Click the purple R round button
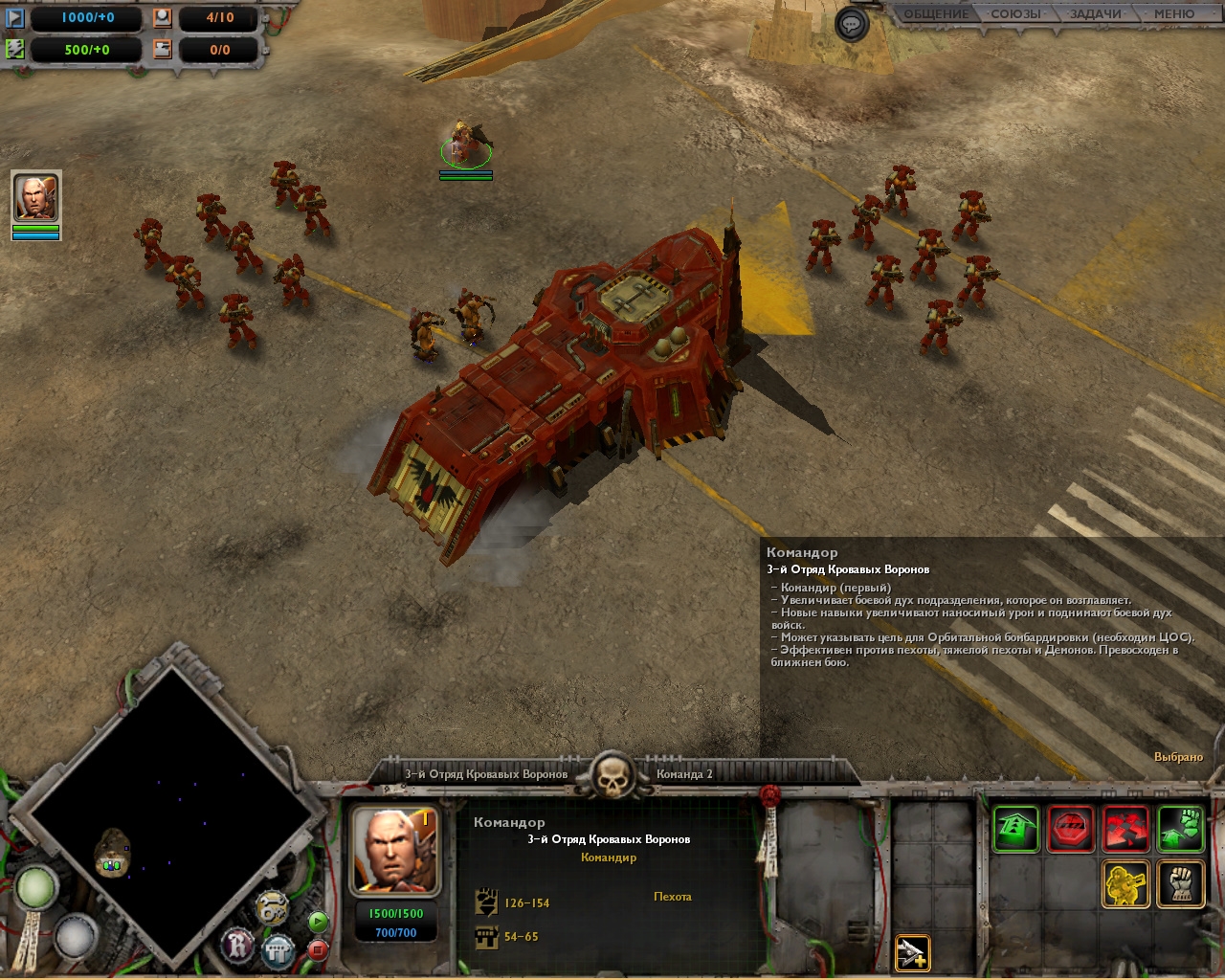Image resolution: width=1225 pixels, height=980 pixels. coord(238,947)
